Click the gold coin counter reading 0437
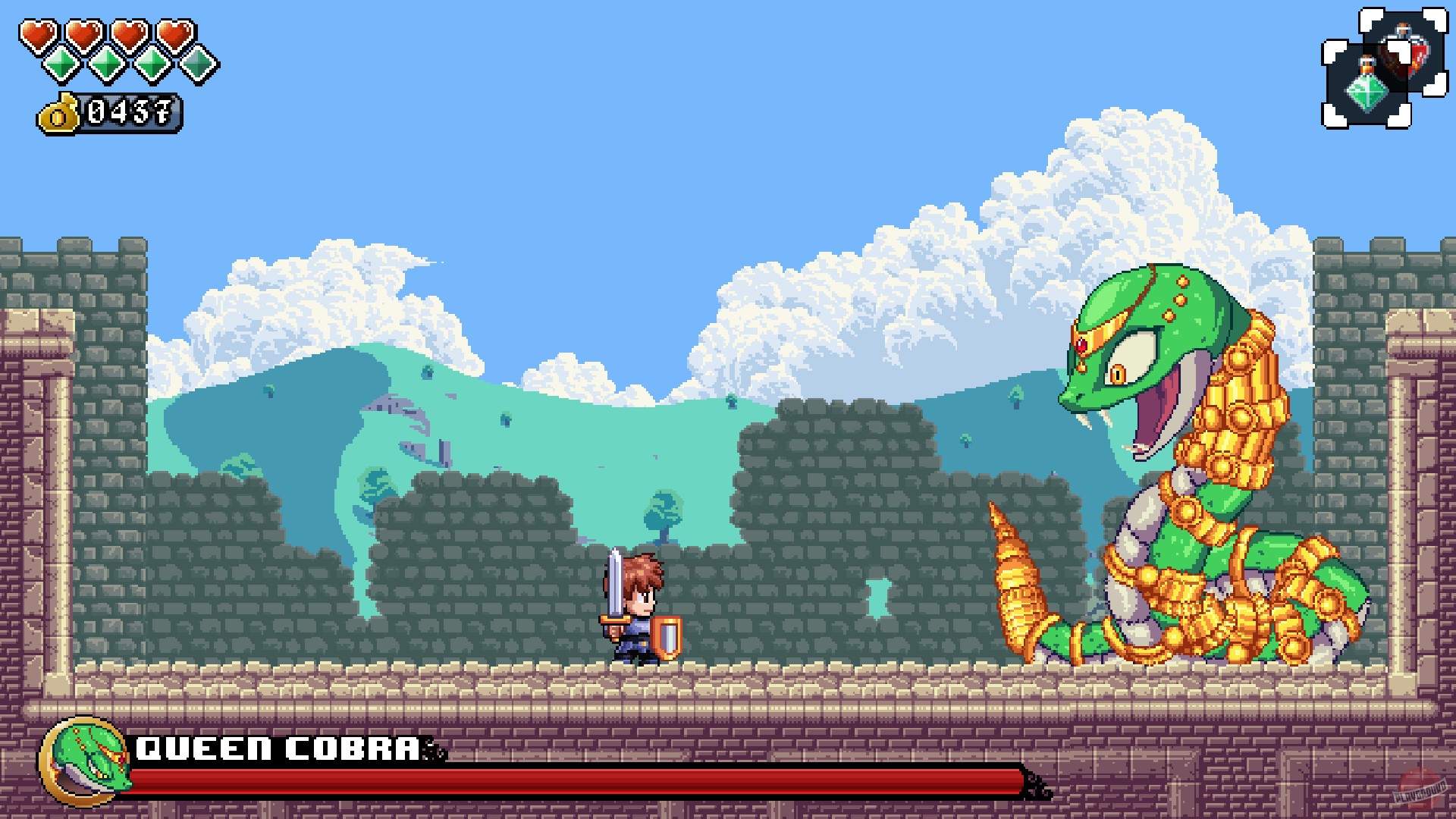The image size is (1456, 819). (x=127, y=114)
